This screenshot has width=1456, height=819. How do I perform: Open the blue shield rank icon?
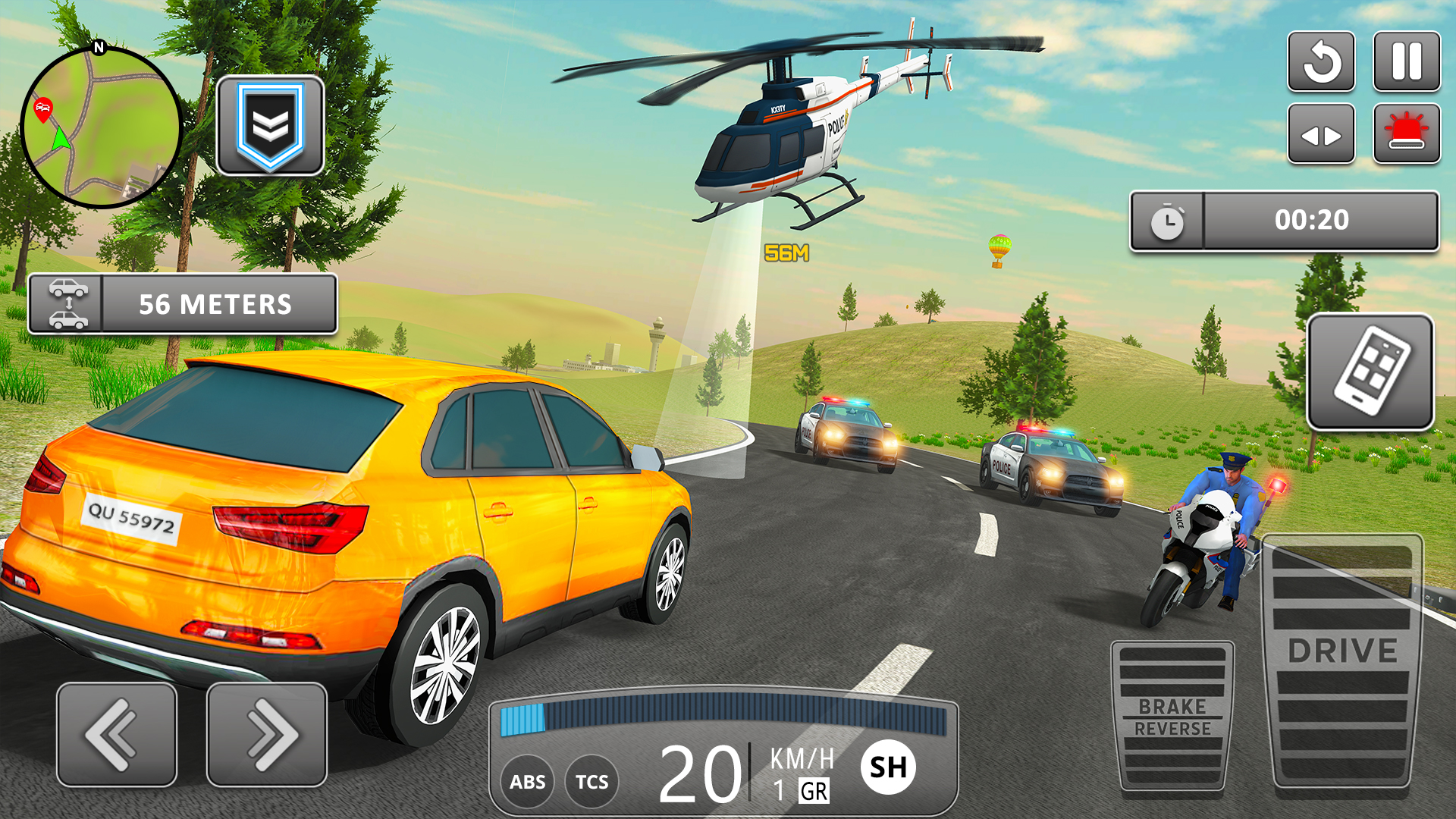[269, 125]
